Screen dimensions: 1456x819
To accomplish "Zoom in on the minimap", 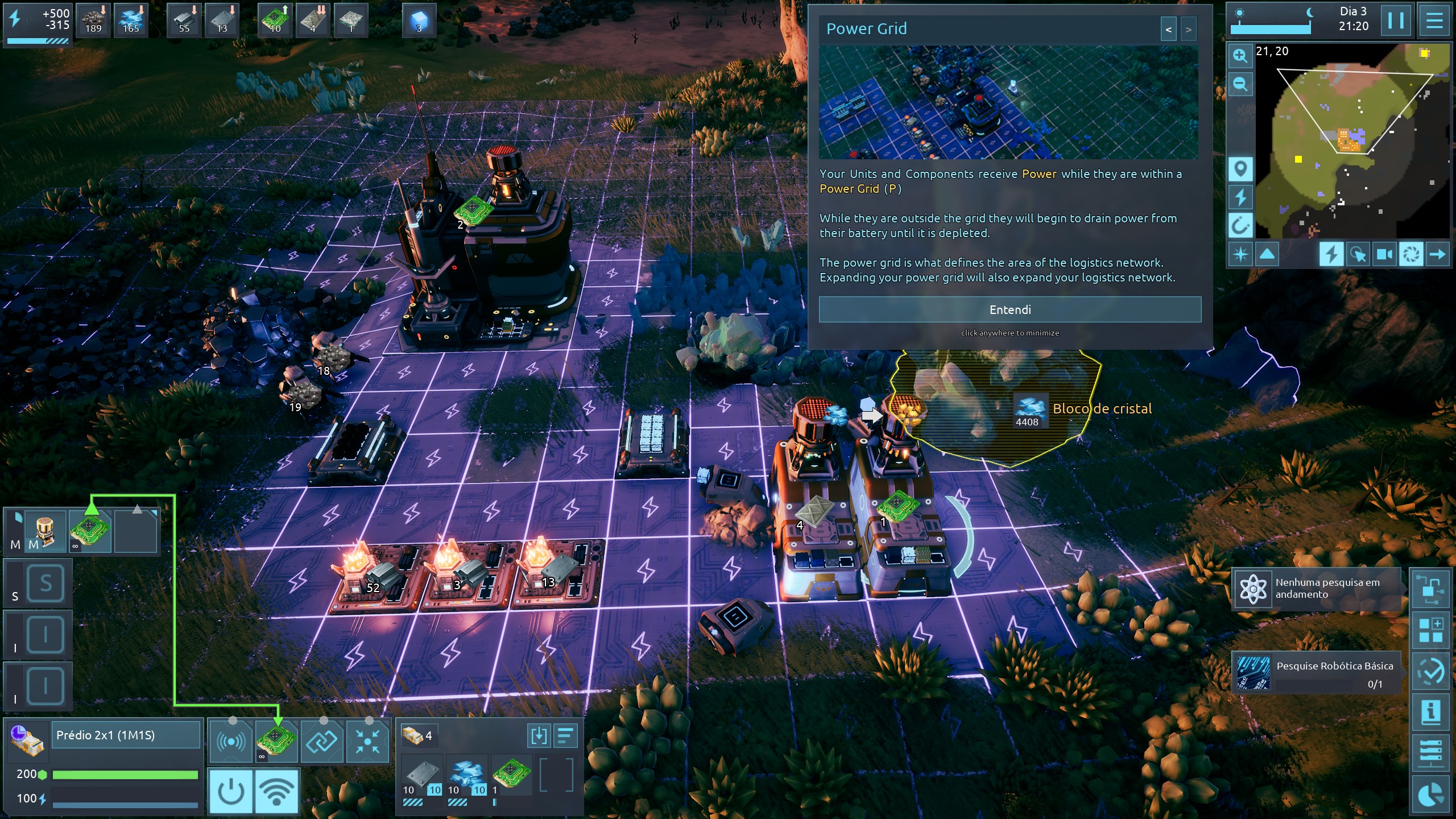I will (x=1240, y=56).
